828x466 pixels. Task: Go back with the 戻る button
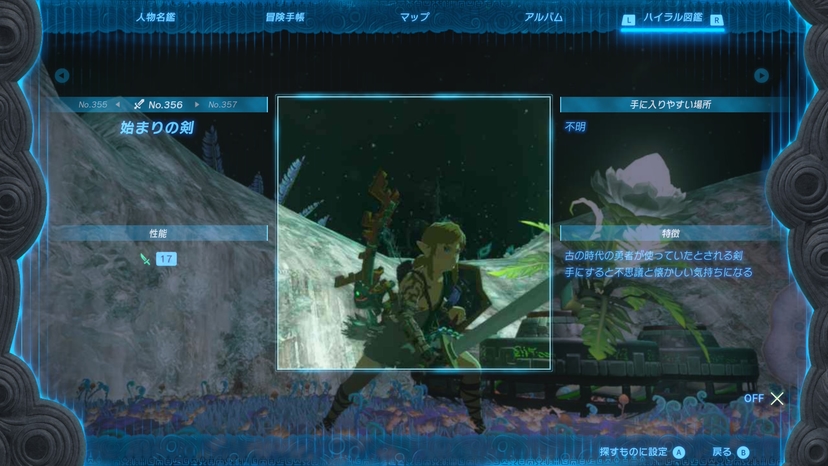pos(730,452)
